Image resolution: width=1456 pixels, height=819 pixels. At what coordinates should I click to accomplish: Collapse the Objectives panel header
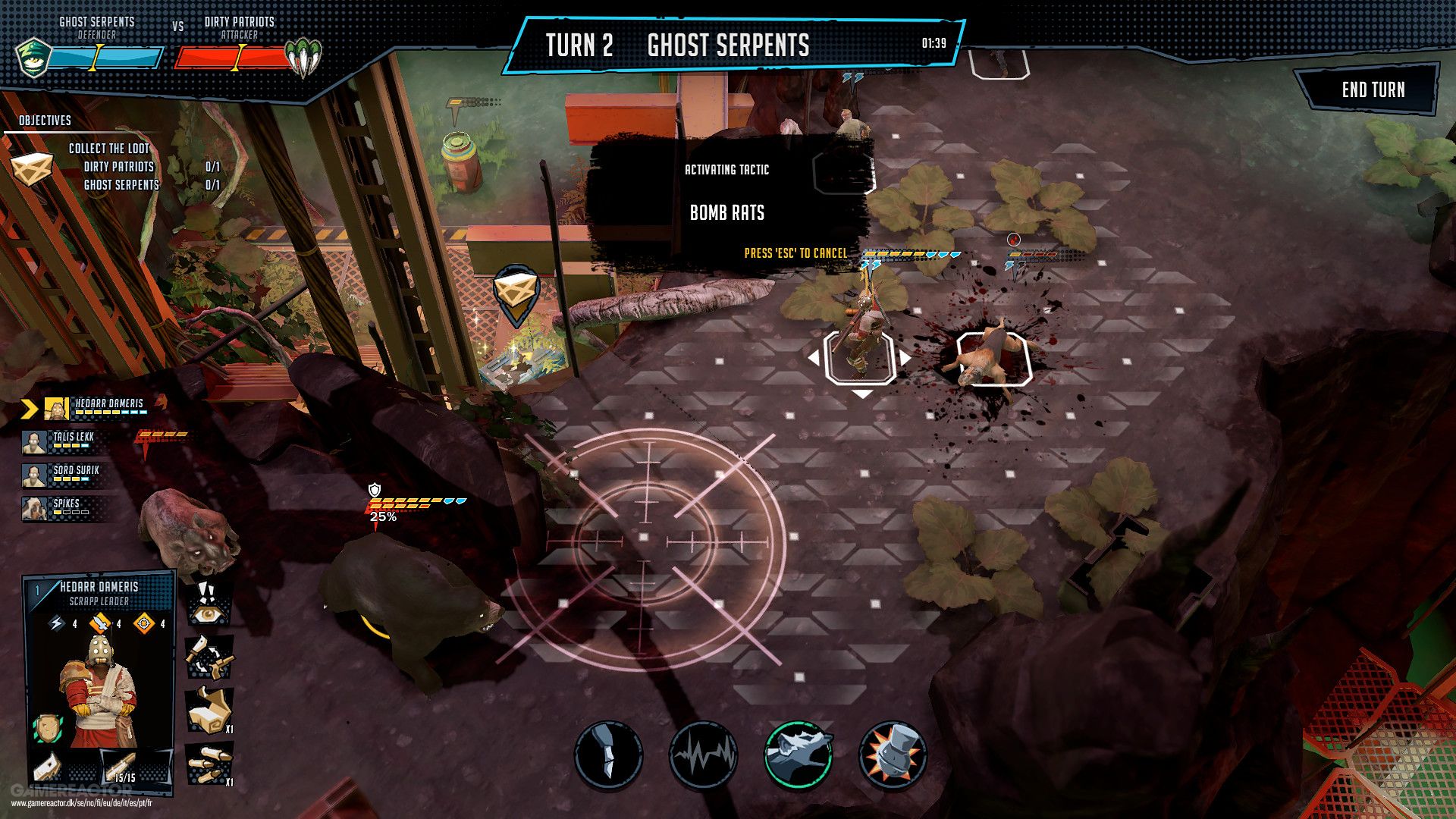click(43, 119)
